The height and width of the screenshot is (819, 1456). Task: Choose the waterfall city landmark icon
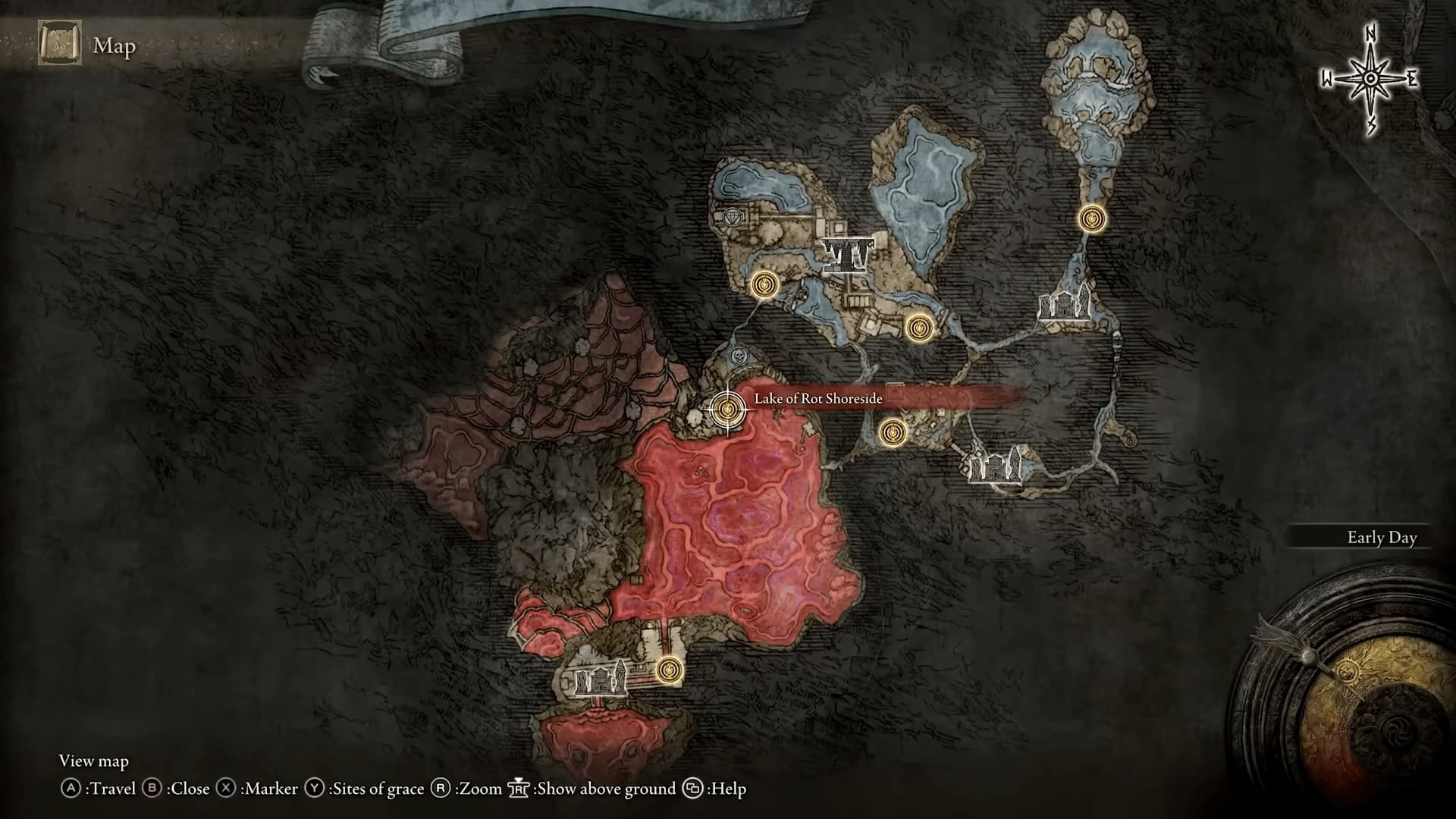[x=848, y=253]
